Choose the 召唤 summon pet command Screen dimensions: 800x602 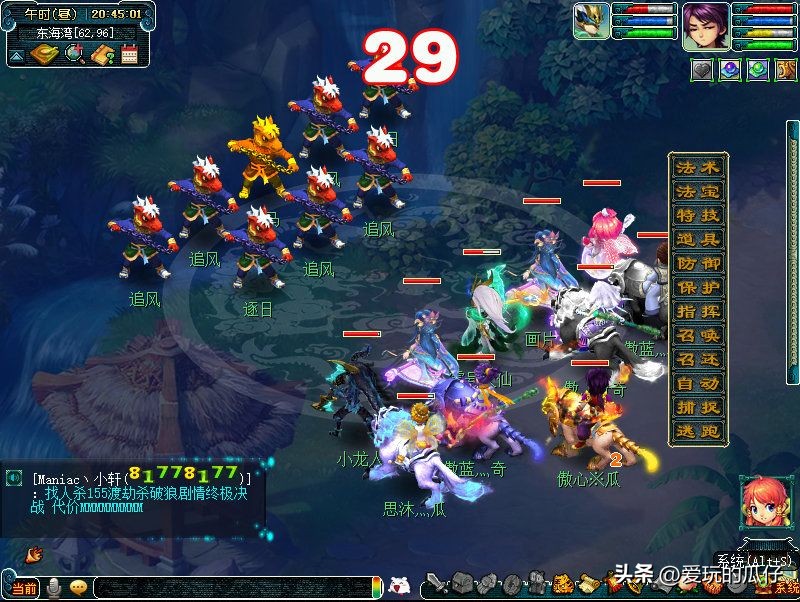pos(697,336)
